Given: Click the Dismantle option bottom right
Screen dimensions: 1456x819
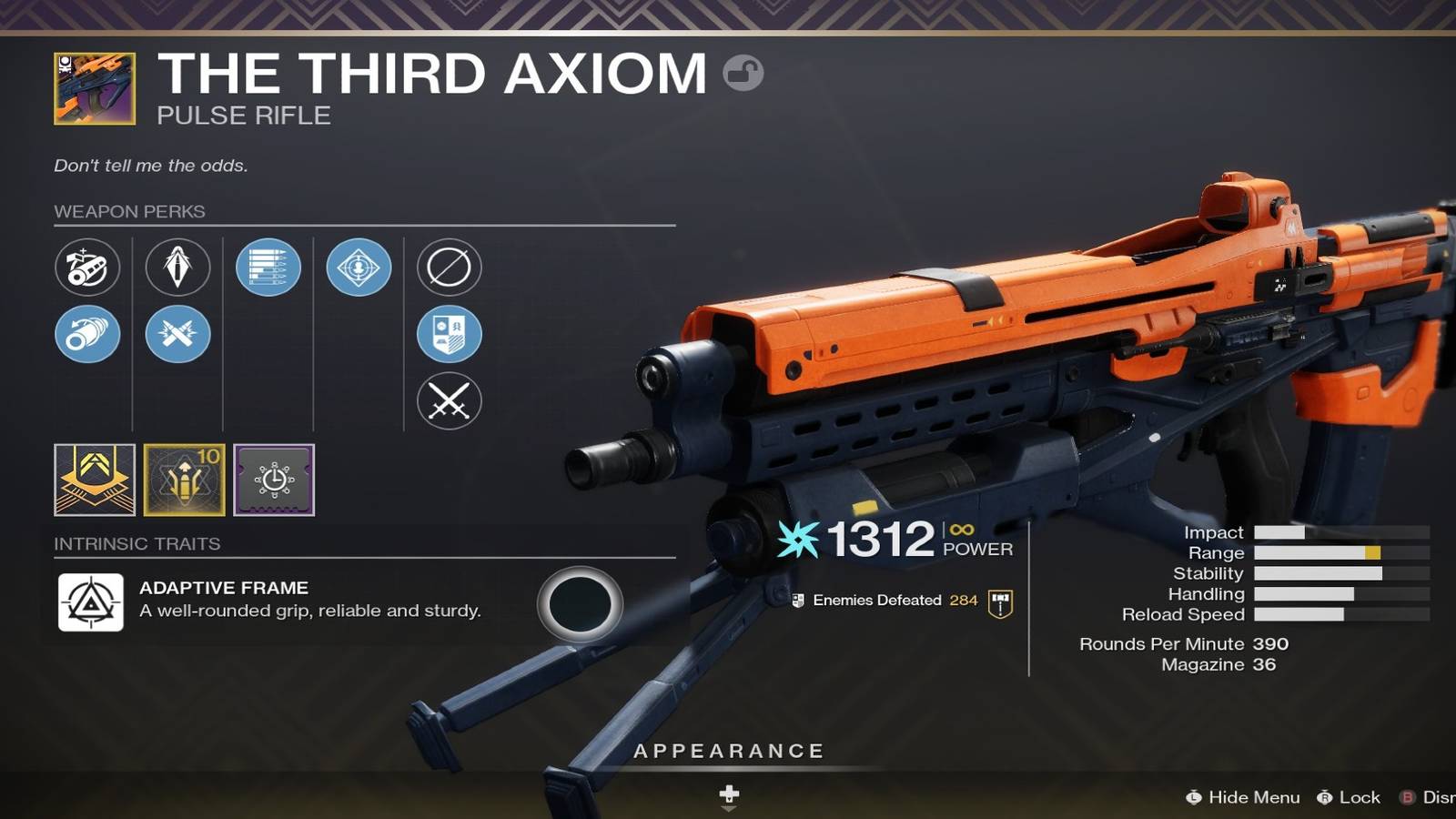Looking at the screenshot, I should (x=1433, y=797).
